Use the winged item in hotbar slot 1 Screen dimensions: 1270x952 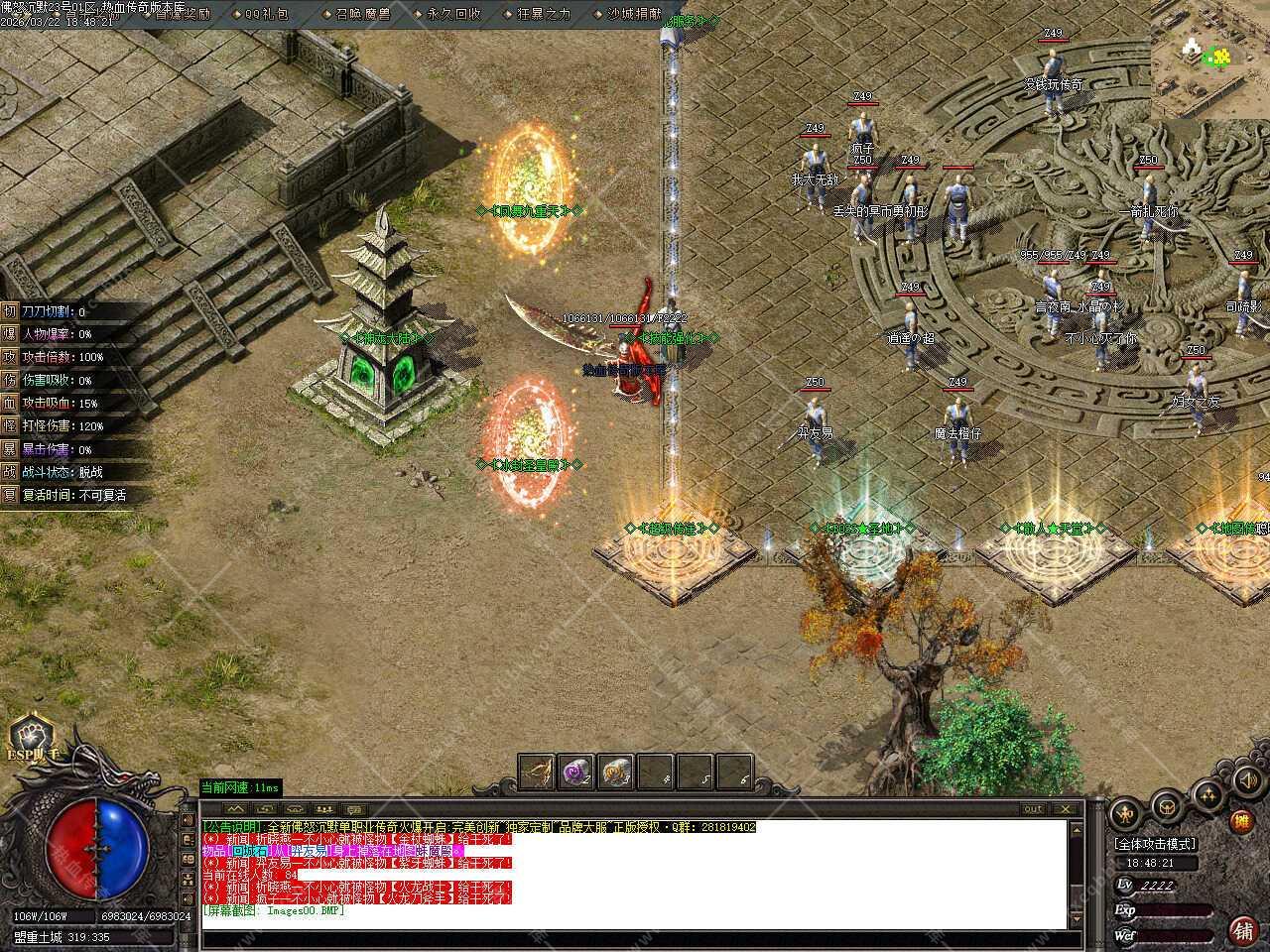coord(537,772)
